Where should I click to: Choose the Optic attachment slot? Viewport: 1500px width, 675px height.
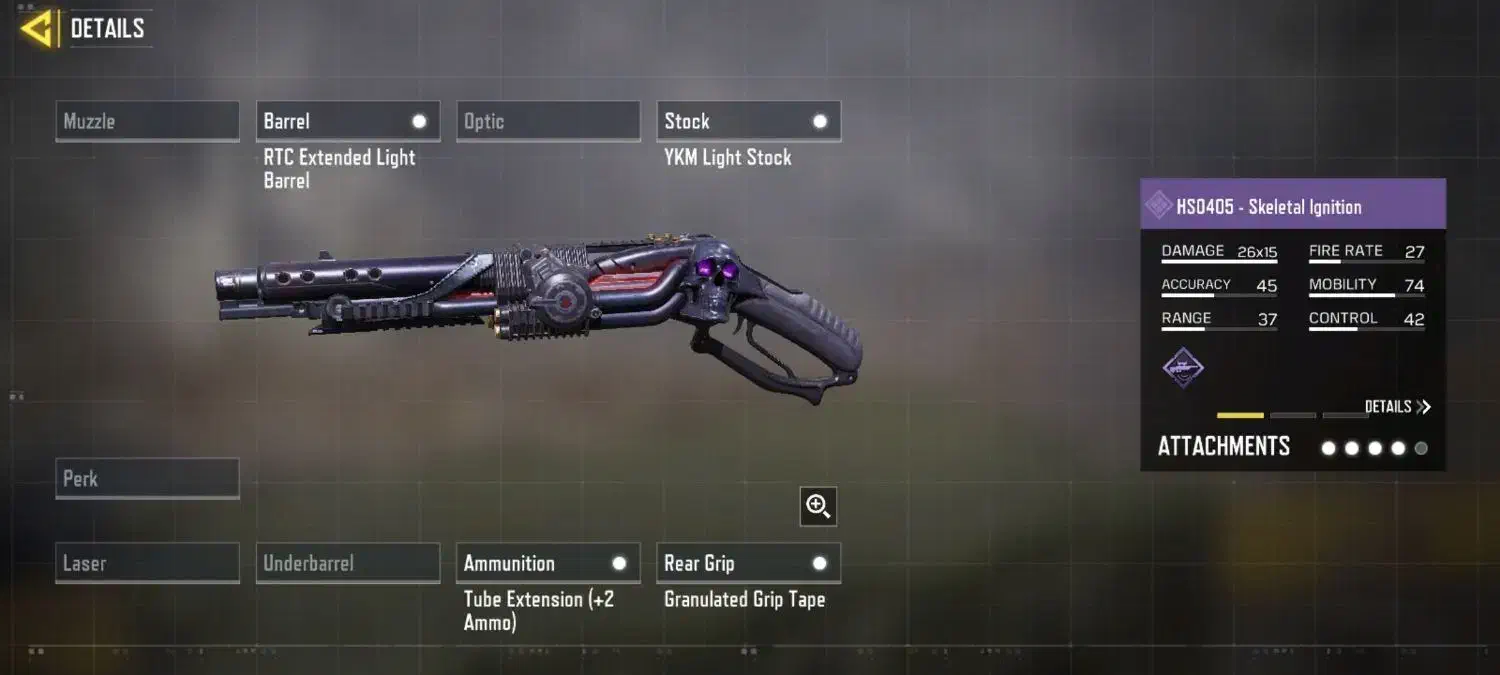coord(548,121)
